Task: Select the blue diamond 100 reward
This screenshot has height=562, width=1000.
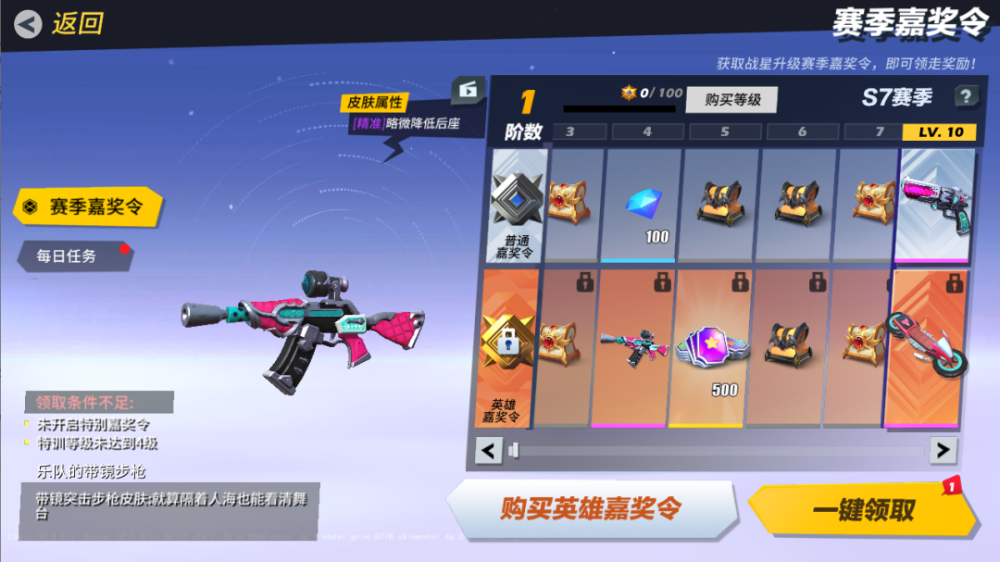Action: 645,205
